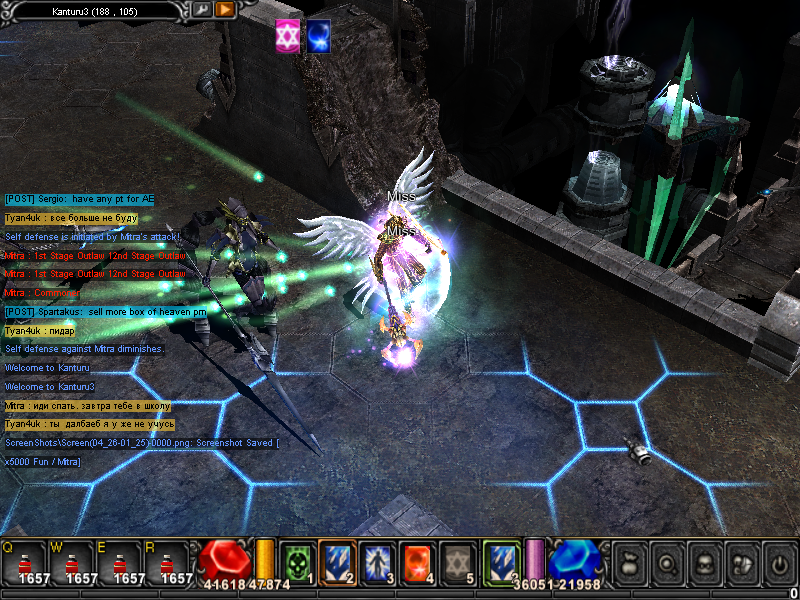Open the character face menu button
This screenshot has height=600, width=800.
coord(705,563)
